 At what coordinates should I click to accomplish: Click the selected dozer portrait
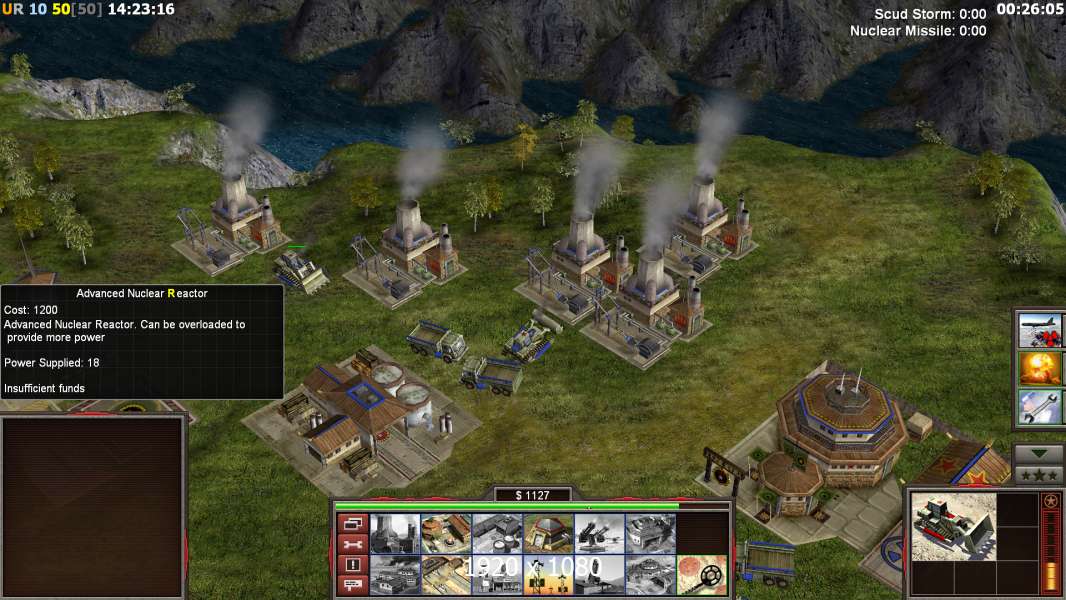954,525
